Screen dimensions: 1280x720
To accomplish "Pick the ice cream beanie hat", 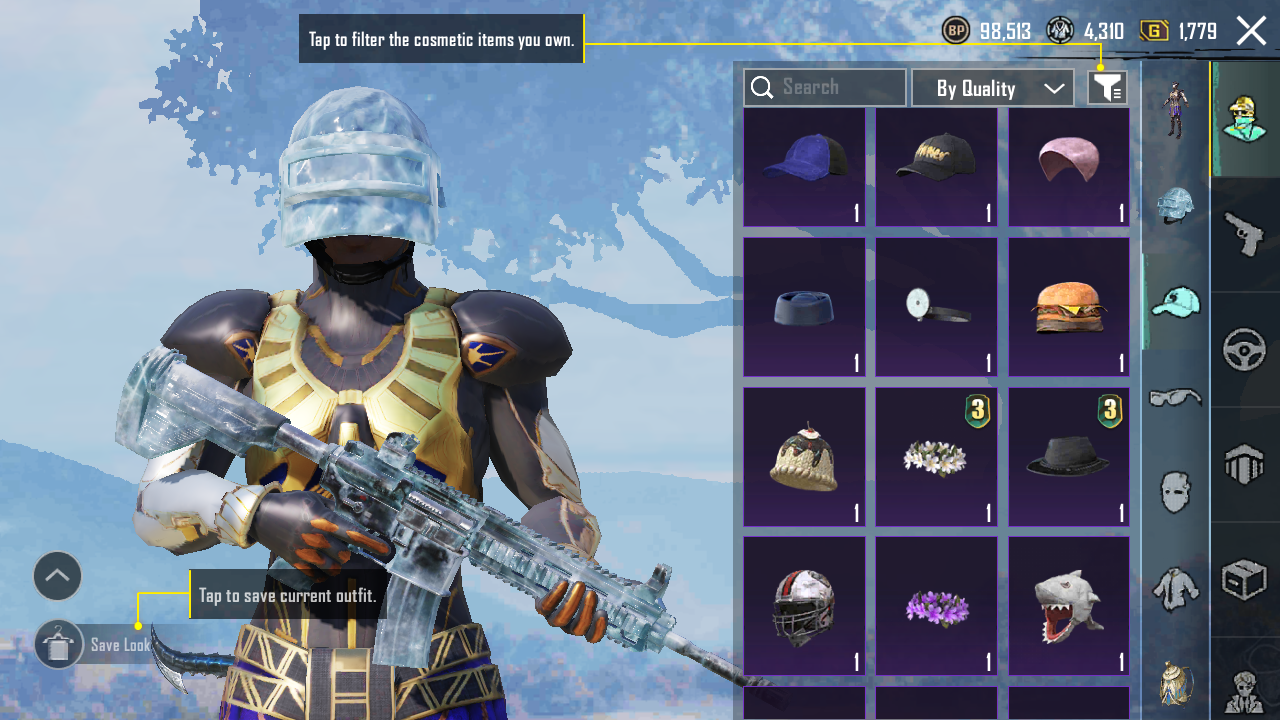I will 804,457.
